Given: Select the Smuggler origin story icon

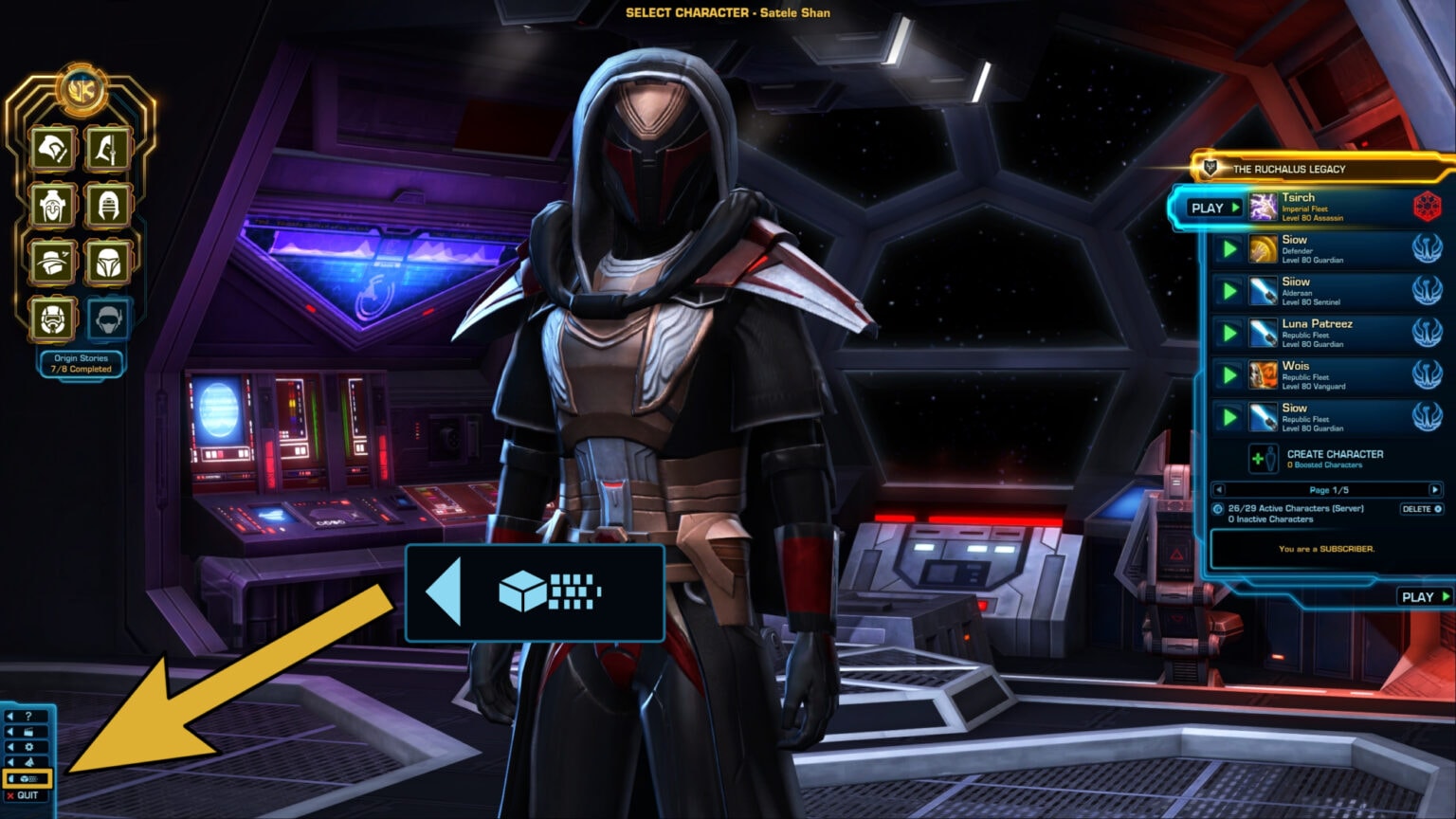Looking at the screenshot, I should (54, 264).
